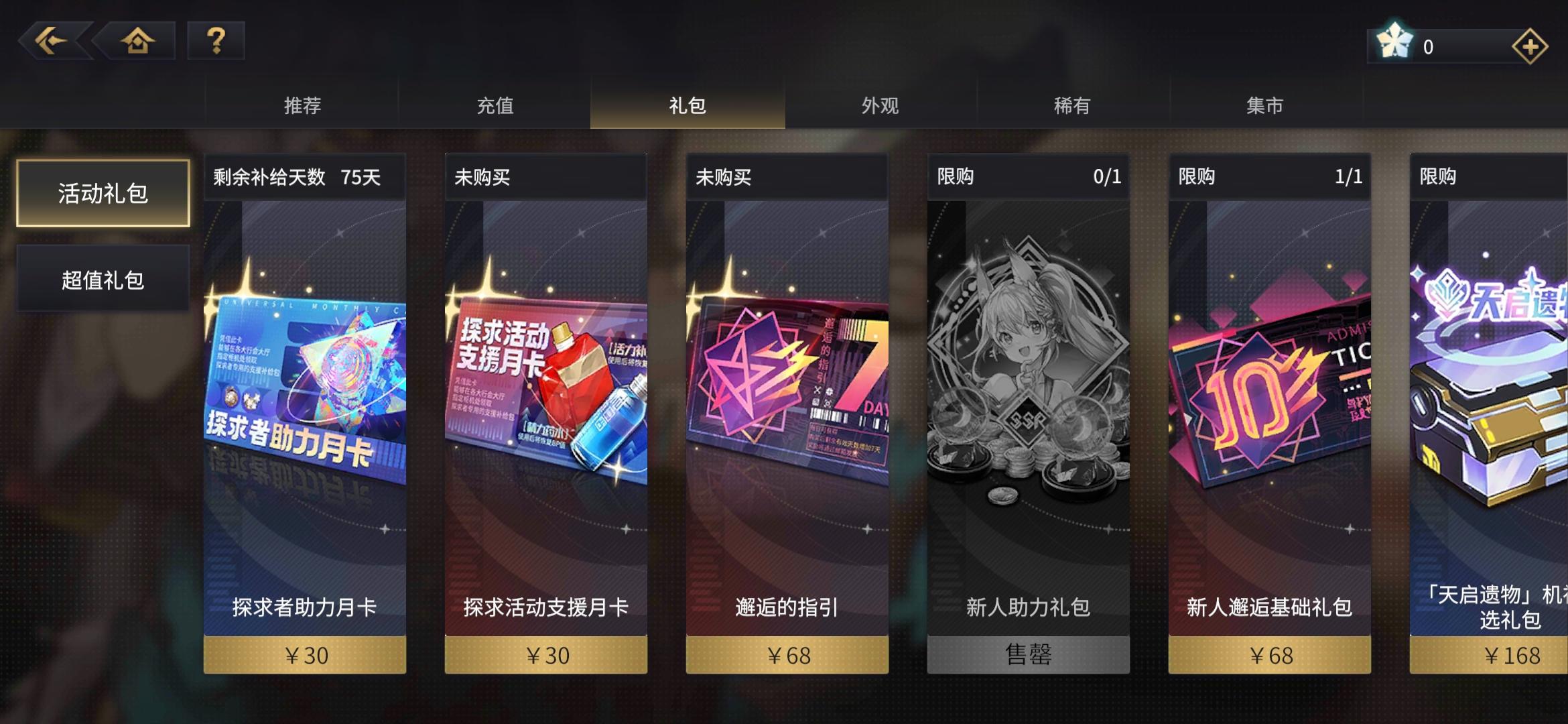The height and width of the screenshot is (724, 1568).
Task: Click the 剩余补给天数 75天 banner
Action: click(x=304, y=176)
